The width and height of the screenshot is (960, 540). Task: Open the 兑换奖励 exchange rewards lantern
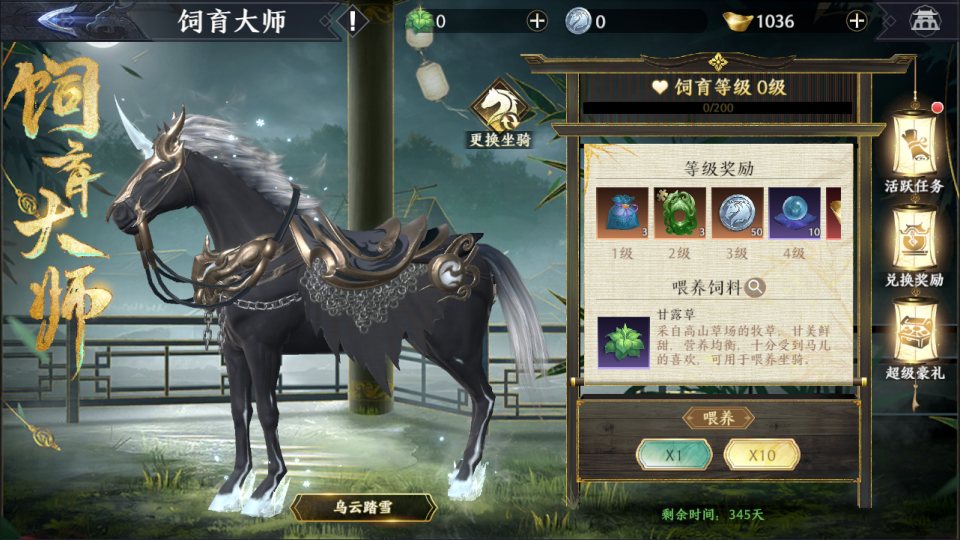914,245
